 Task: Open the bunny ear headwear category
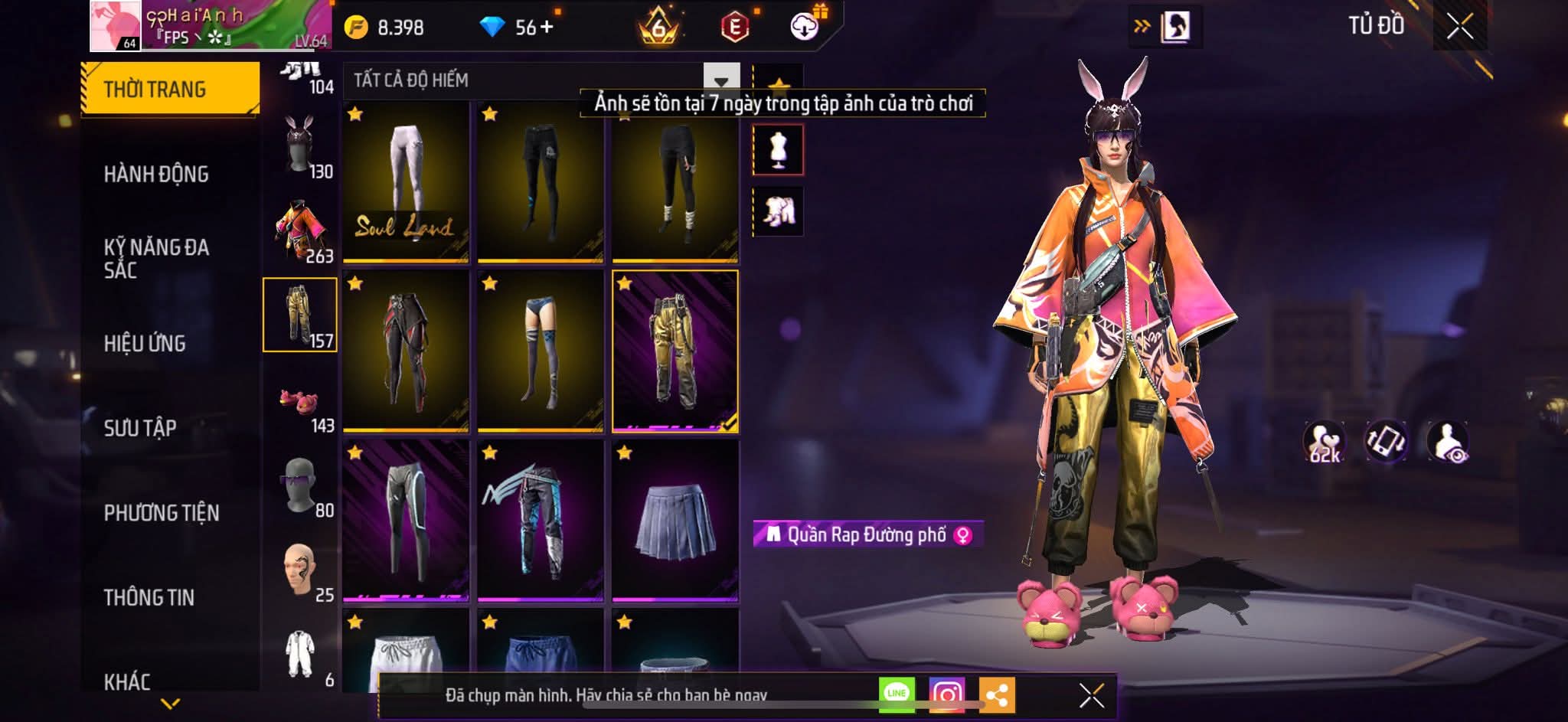[299, 145]
